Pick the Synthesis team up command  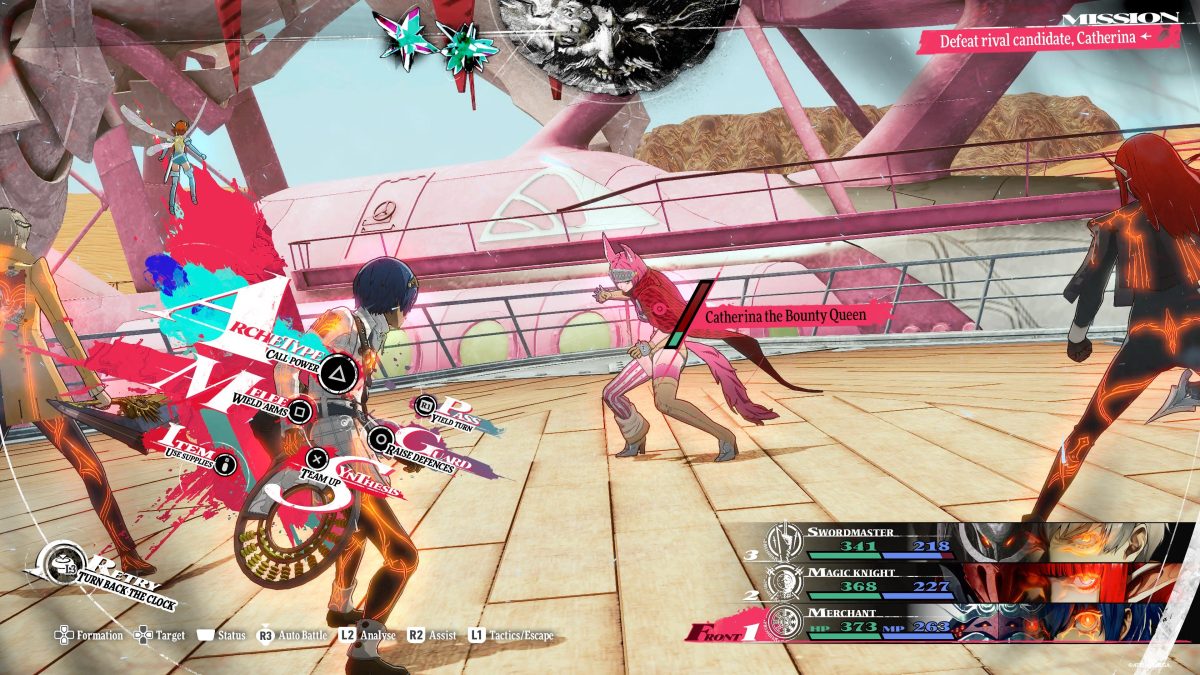click(x=317, y=459)
